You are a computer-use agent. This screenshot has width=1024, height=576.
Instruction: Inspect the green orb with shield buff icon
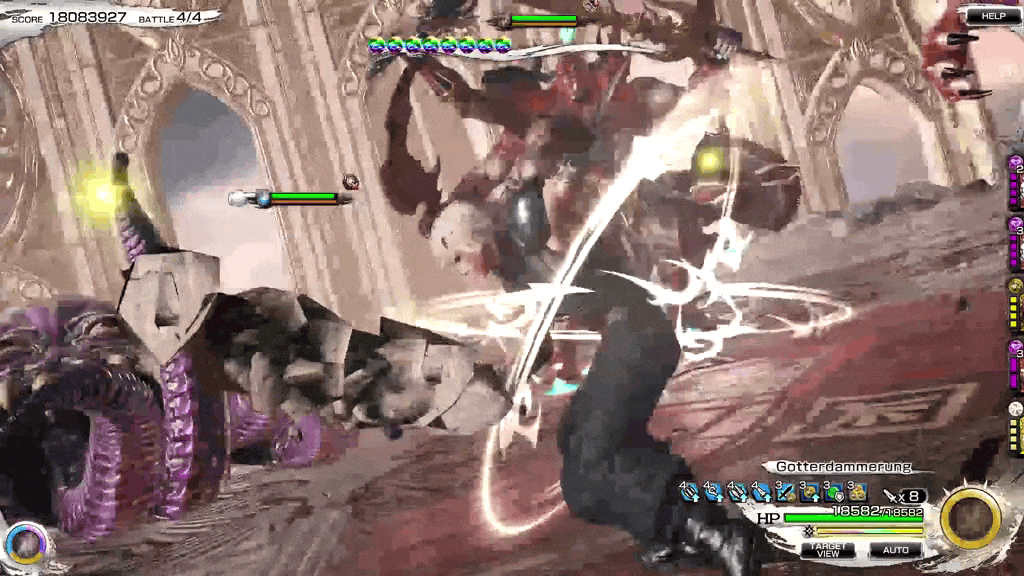click(833, 493)
